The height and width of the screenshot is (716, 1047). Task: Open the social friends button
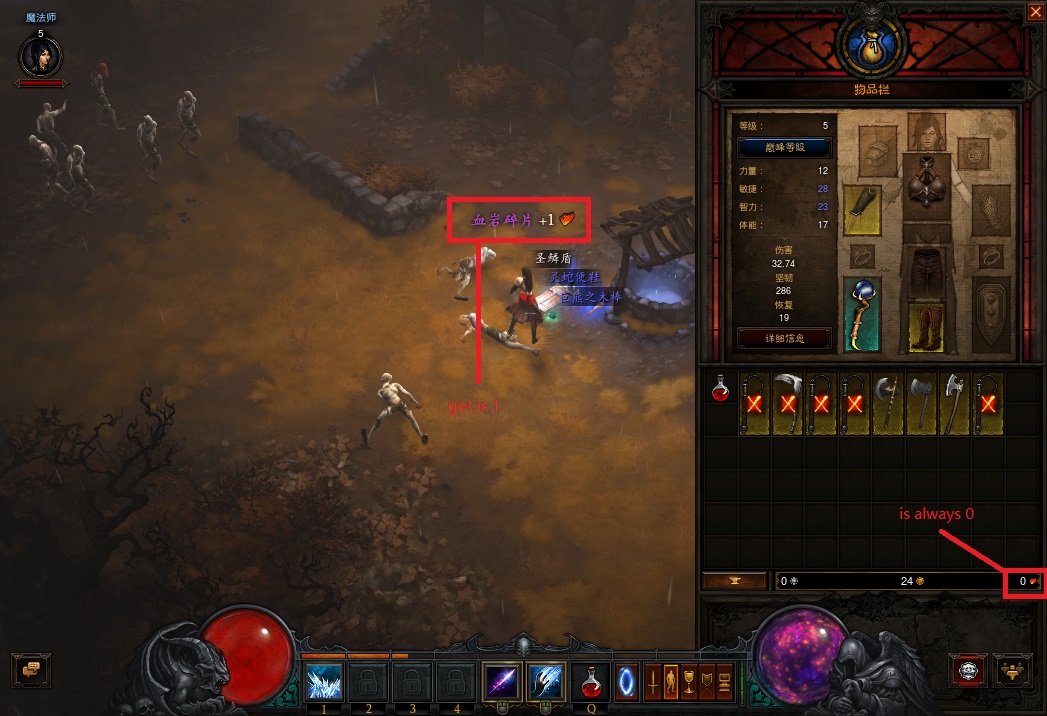pyautogui.click(x=1013, y=668)
